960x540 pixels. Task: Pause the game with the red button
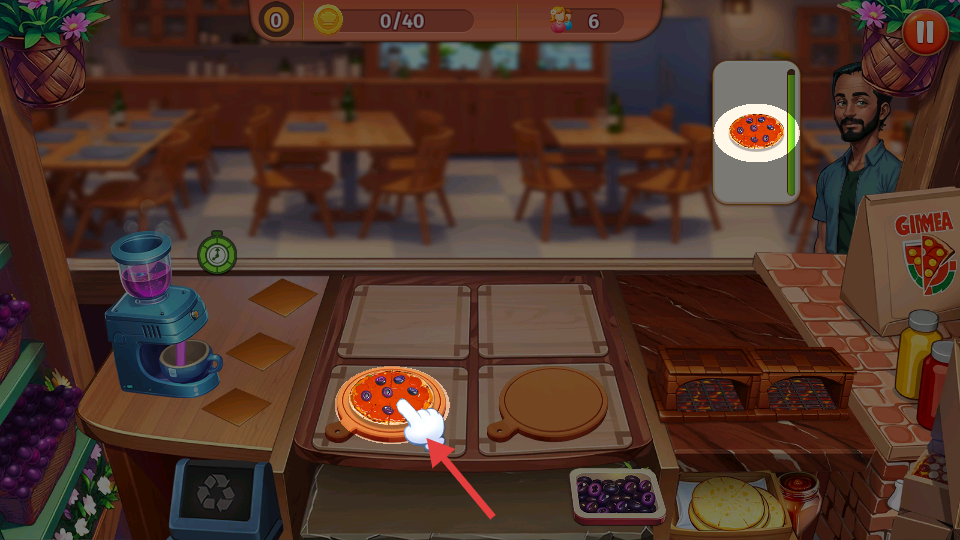(925, 32)
